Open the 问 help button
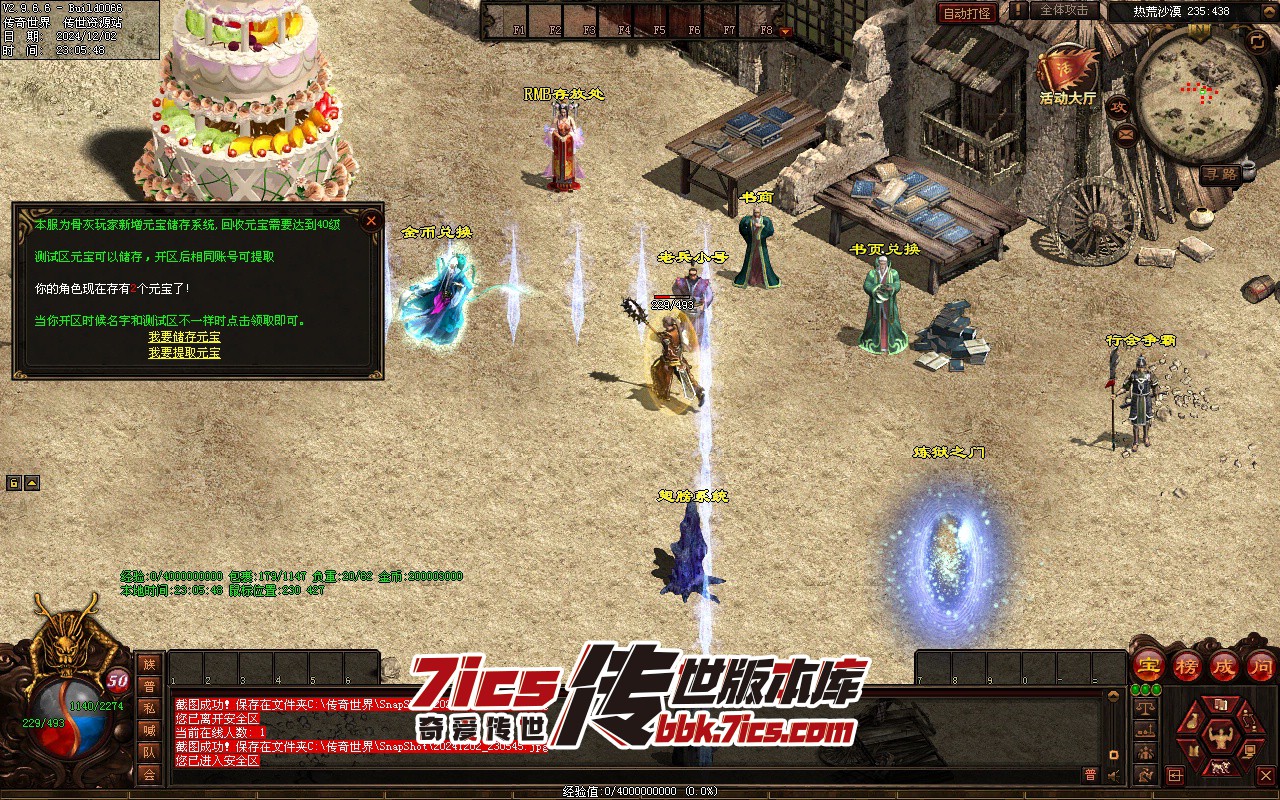Screen dimensions: 1280x800 tap(1261, 665)
